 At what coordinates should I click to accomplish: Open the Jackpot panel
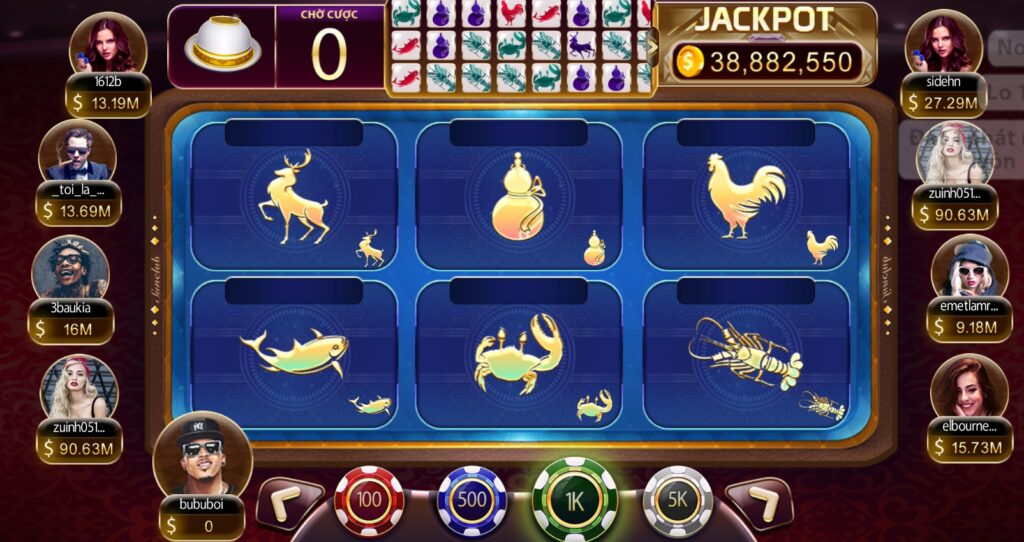[765, 45]
